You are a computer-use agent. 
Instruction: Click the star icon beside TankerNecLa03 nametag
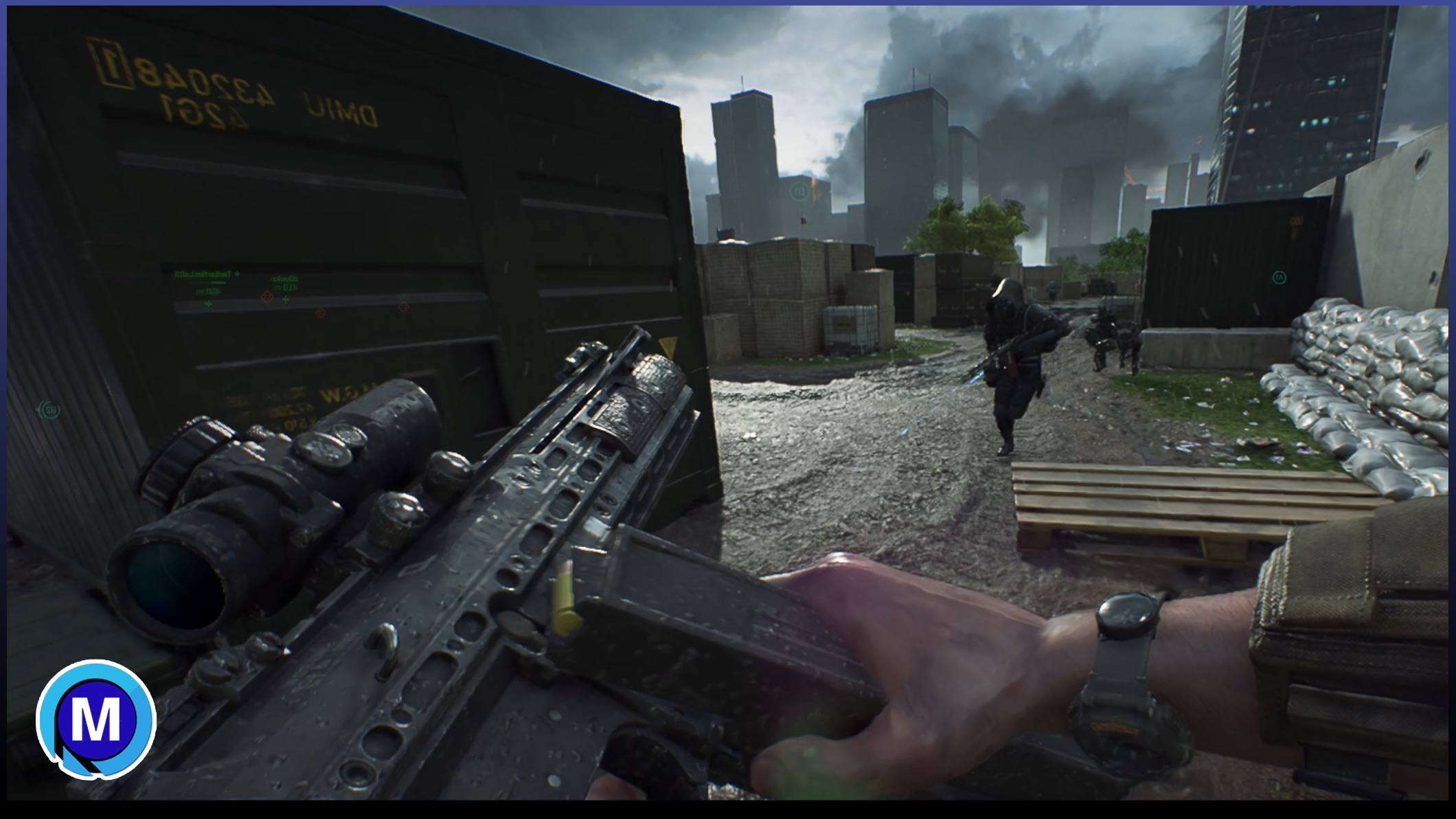point(237,273)
